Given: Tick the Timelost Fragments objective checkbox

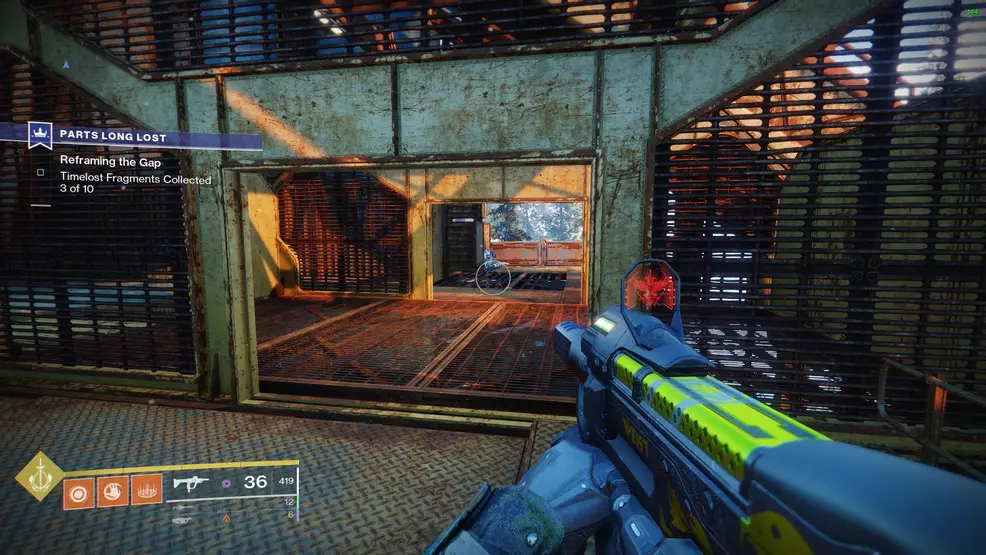Looking at the screenshot, I should coord(41,172).
